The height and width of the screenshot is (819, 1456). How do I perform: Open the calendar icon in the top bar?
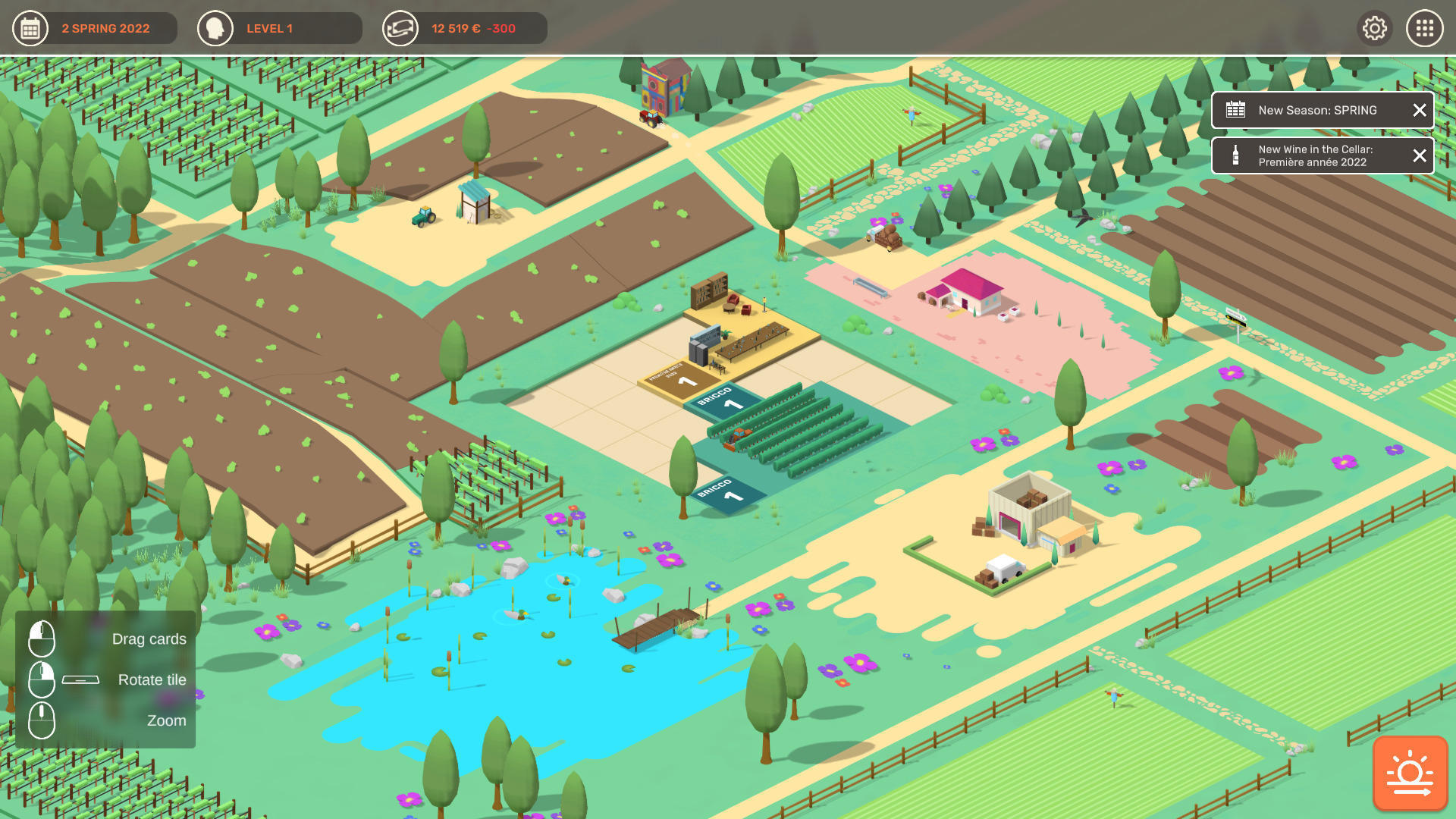point(30,29)
